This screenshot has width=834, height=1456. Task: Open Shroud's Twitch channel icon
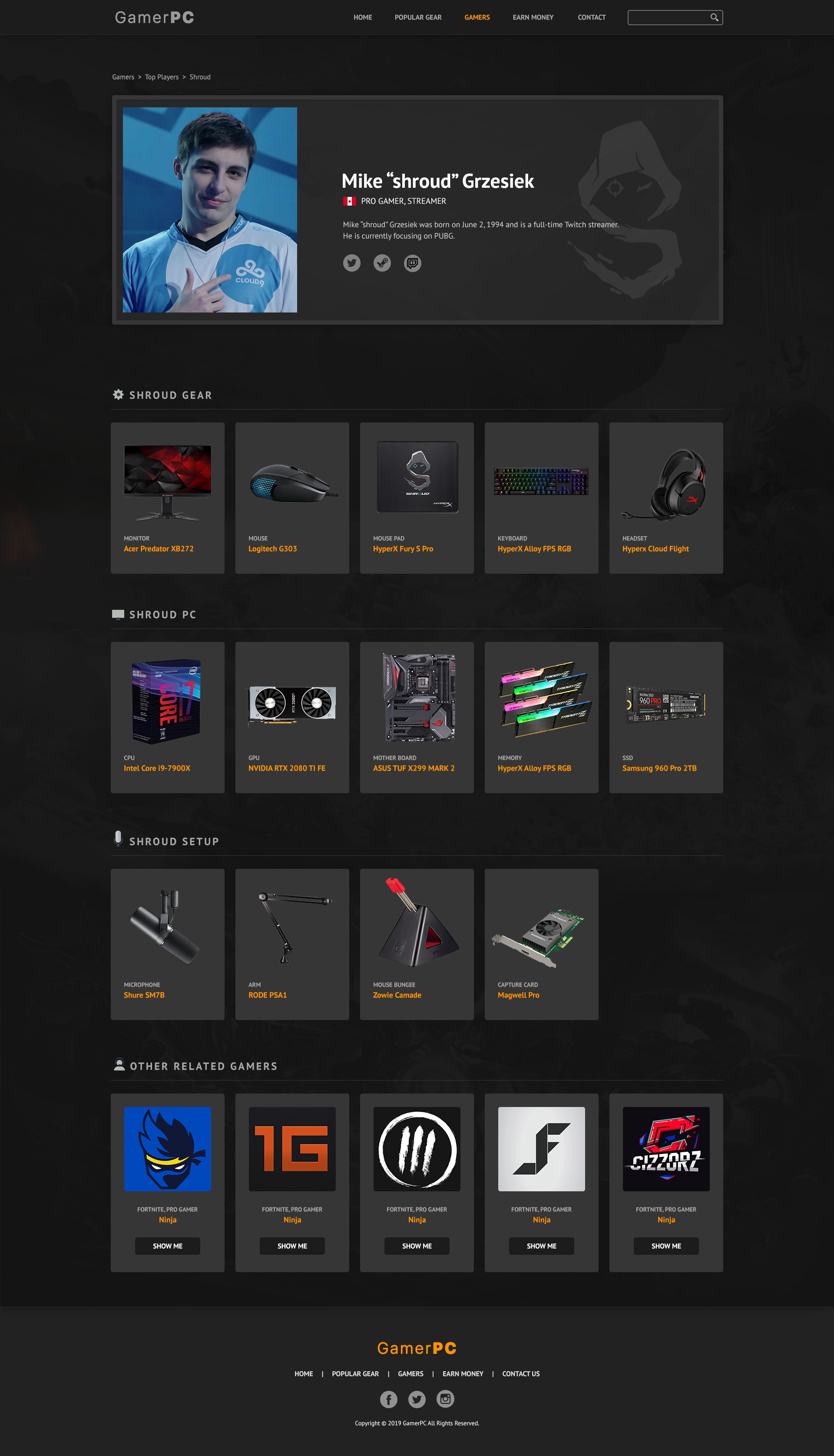pyautogui.click(x=412, y=263)
